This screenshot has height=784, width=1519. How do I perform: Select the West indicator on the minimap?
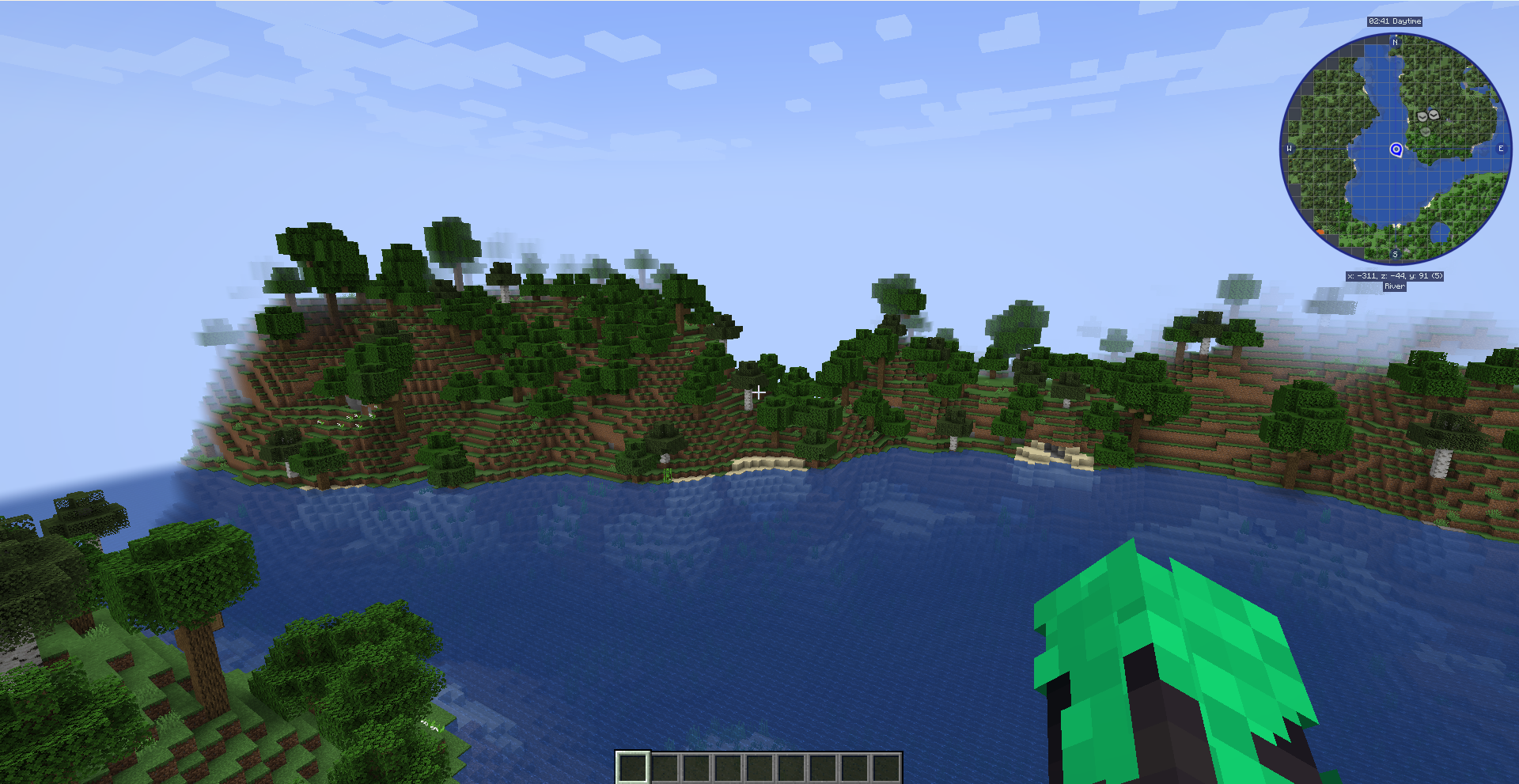(x=1289, y=149)
